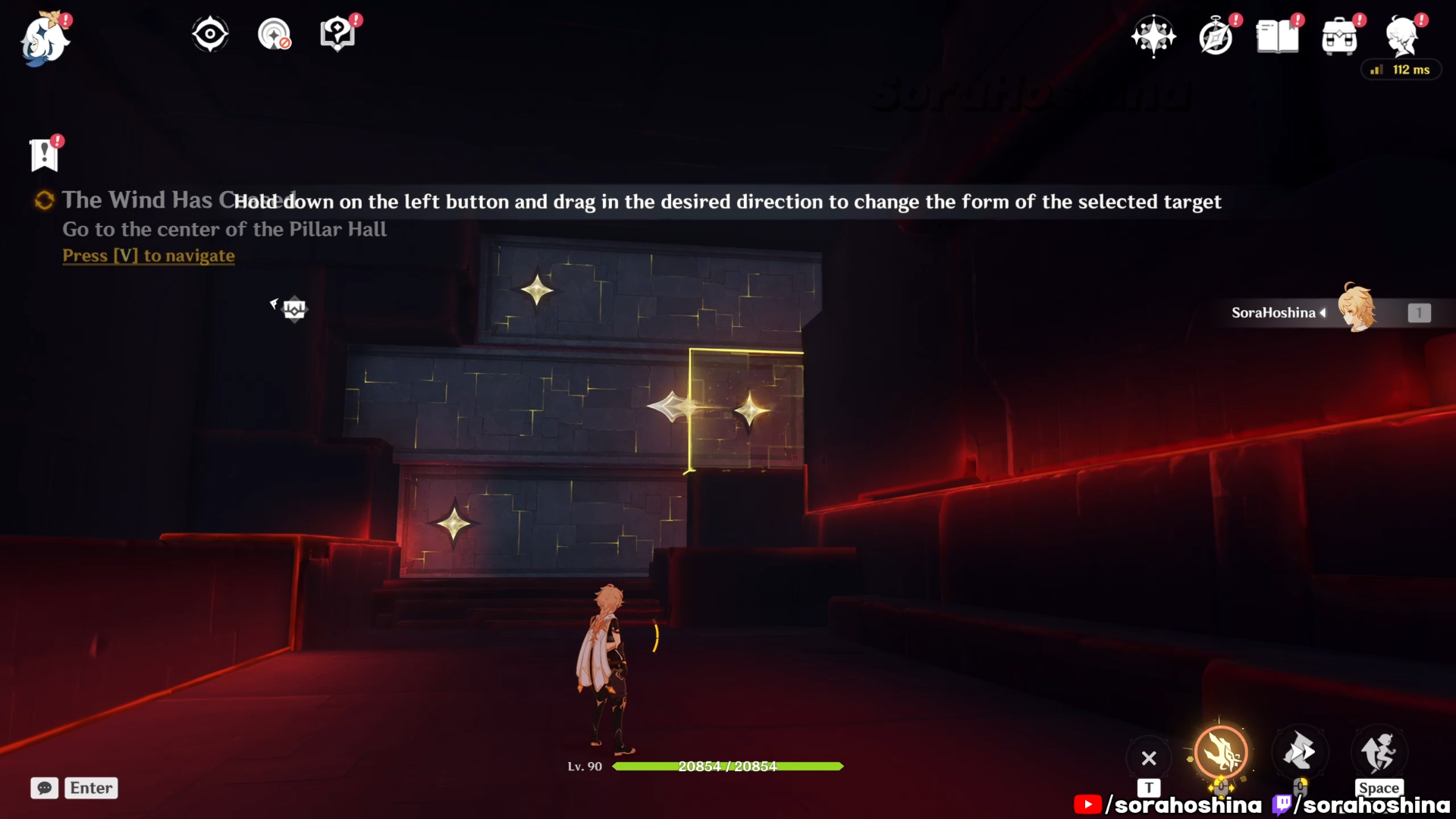The height and width of the screenshot is (819, 1456).
Task: Open the Paimon main menu
Action: coord(45,39)
